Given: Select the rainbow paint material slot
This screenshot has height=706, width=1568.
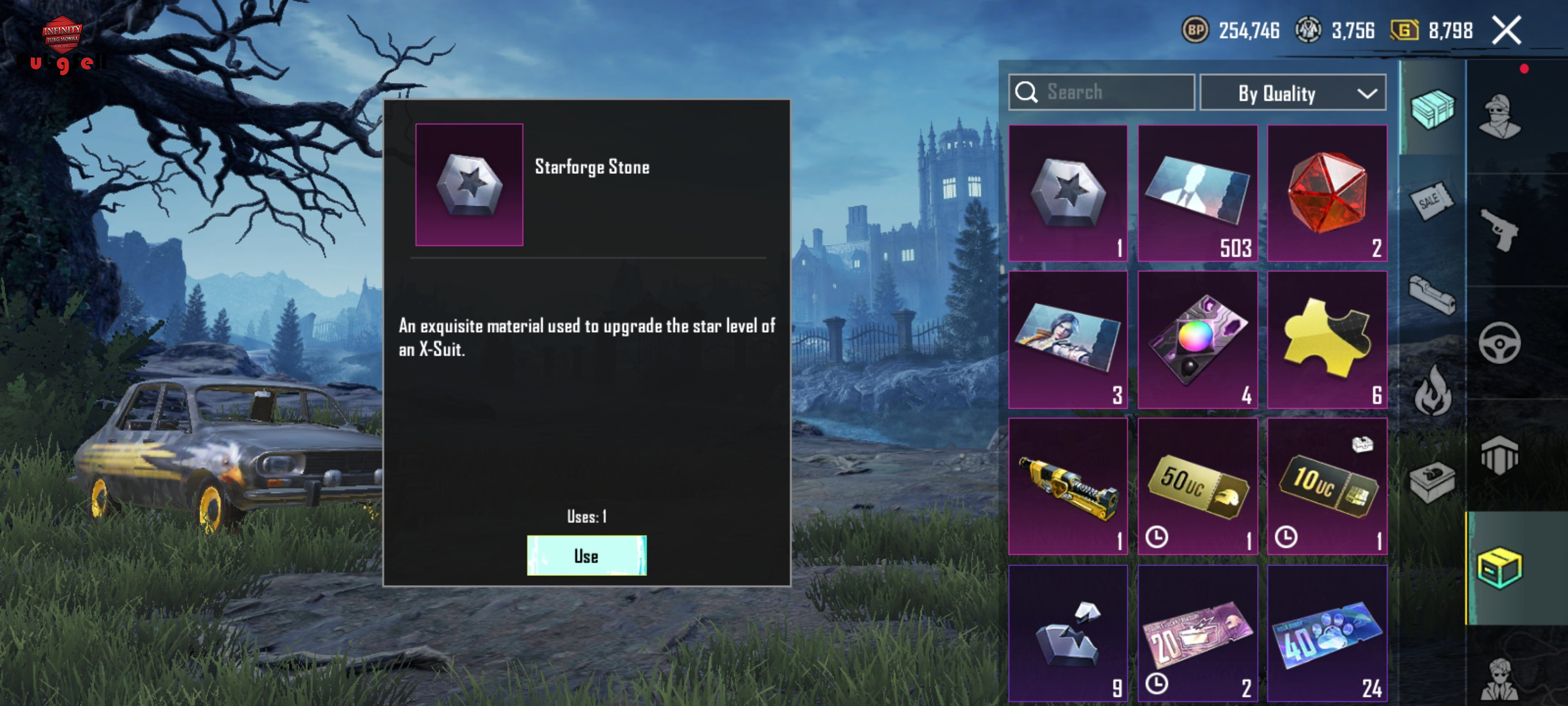Looking at the screenshot, I should tap(1198, 340).
